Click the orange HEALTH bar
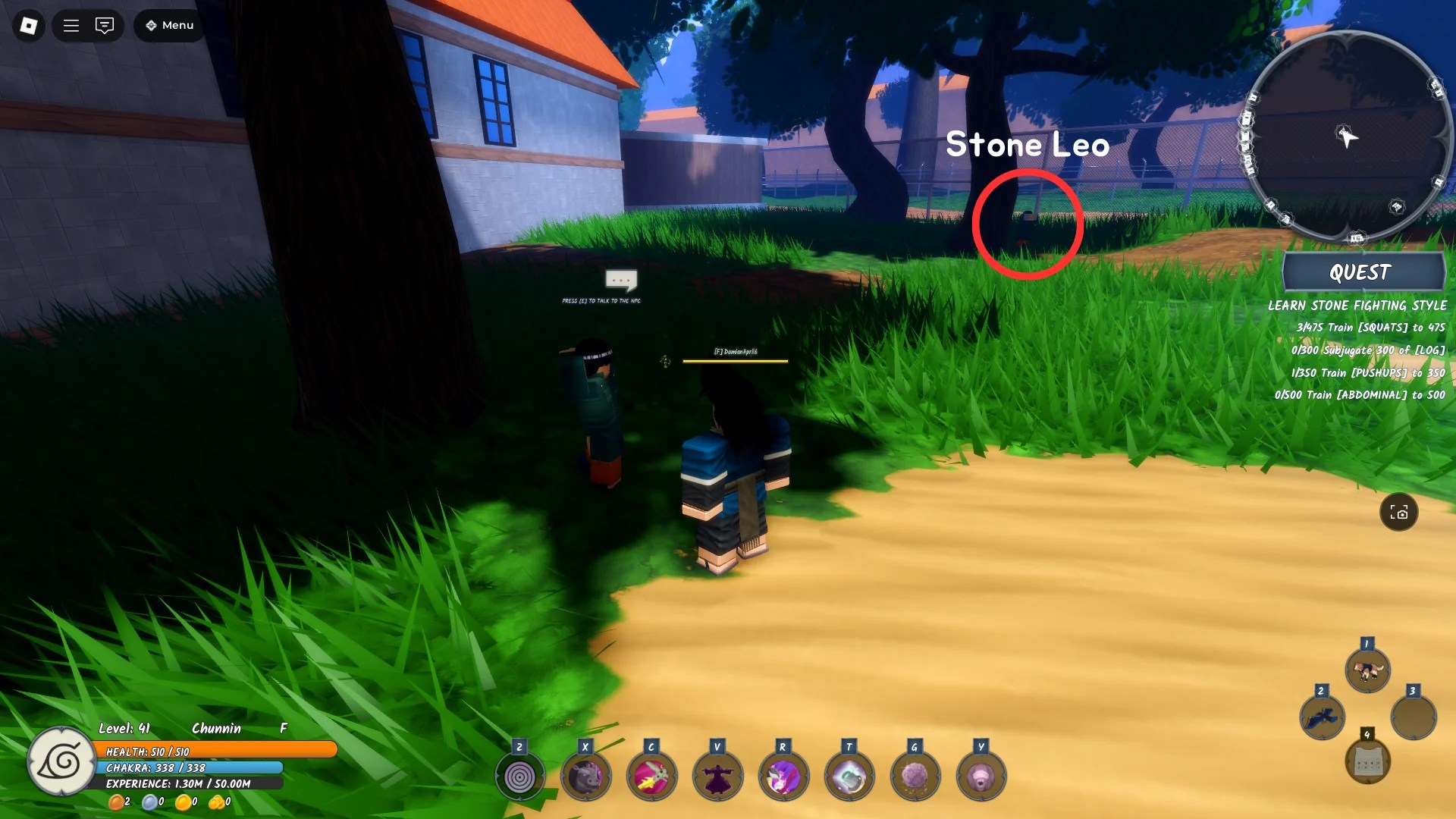1456x819 pixels. pos(216,752)
